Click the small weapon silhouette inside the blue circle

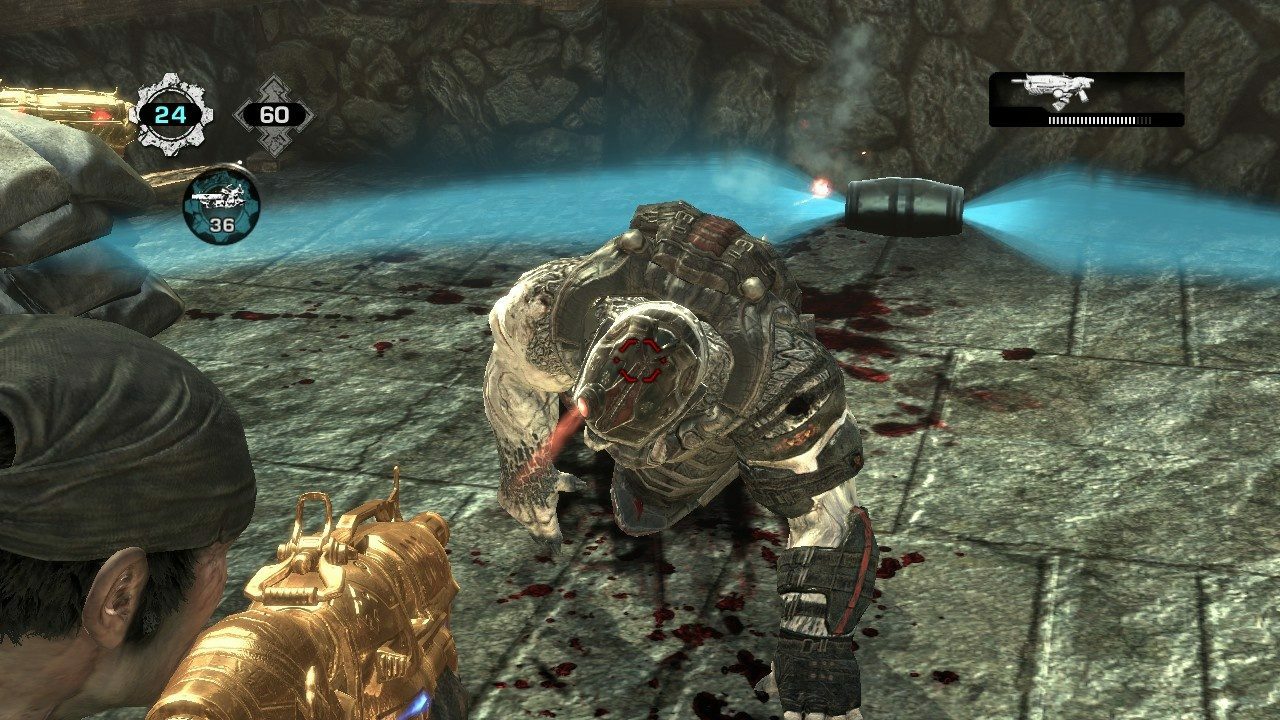[x=218, y=196]
